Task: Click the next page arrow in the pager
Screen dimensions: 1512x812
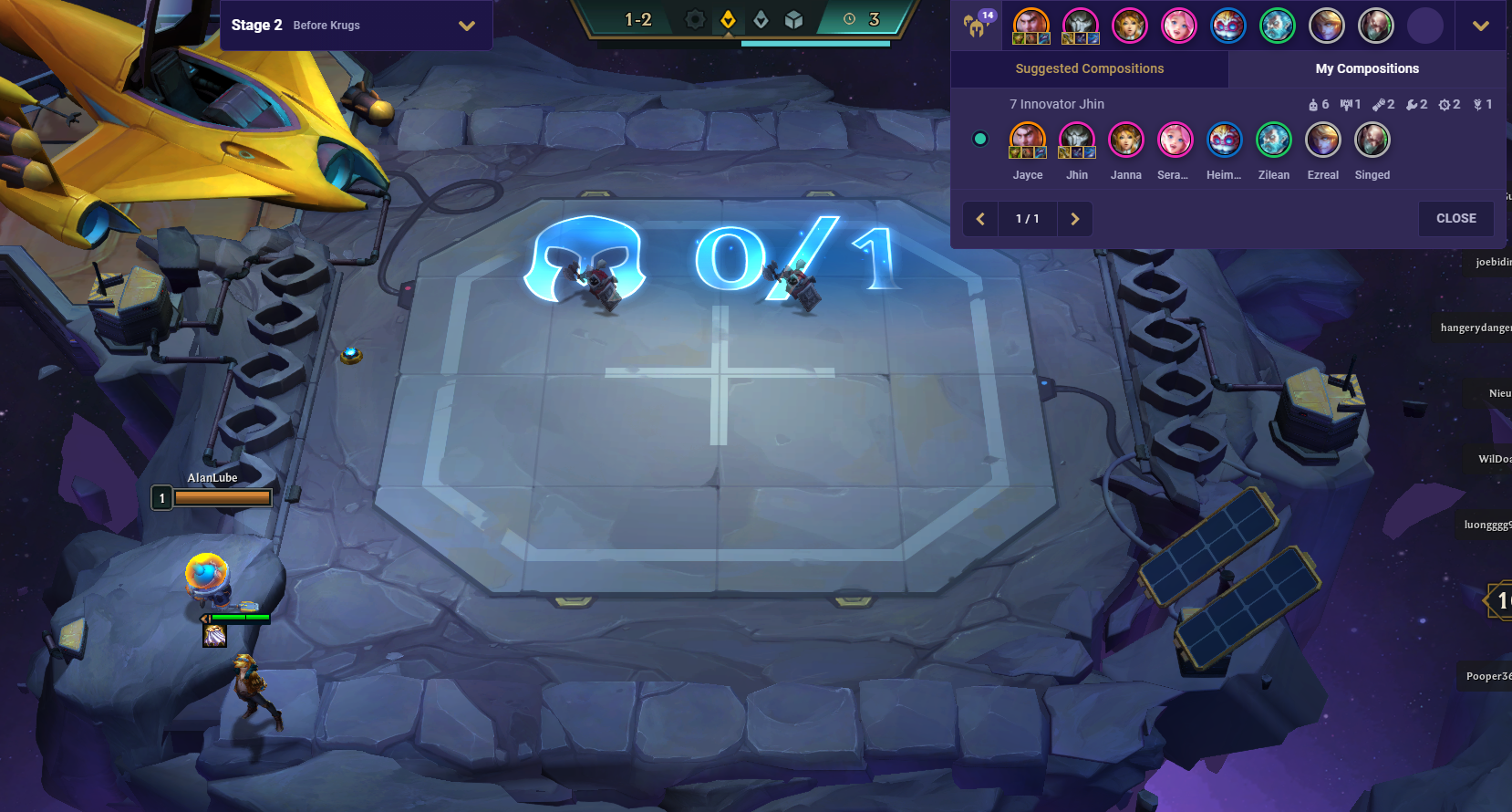Action: coord(1074,219)
